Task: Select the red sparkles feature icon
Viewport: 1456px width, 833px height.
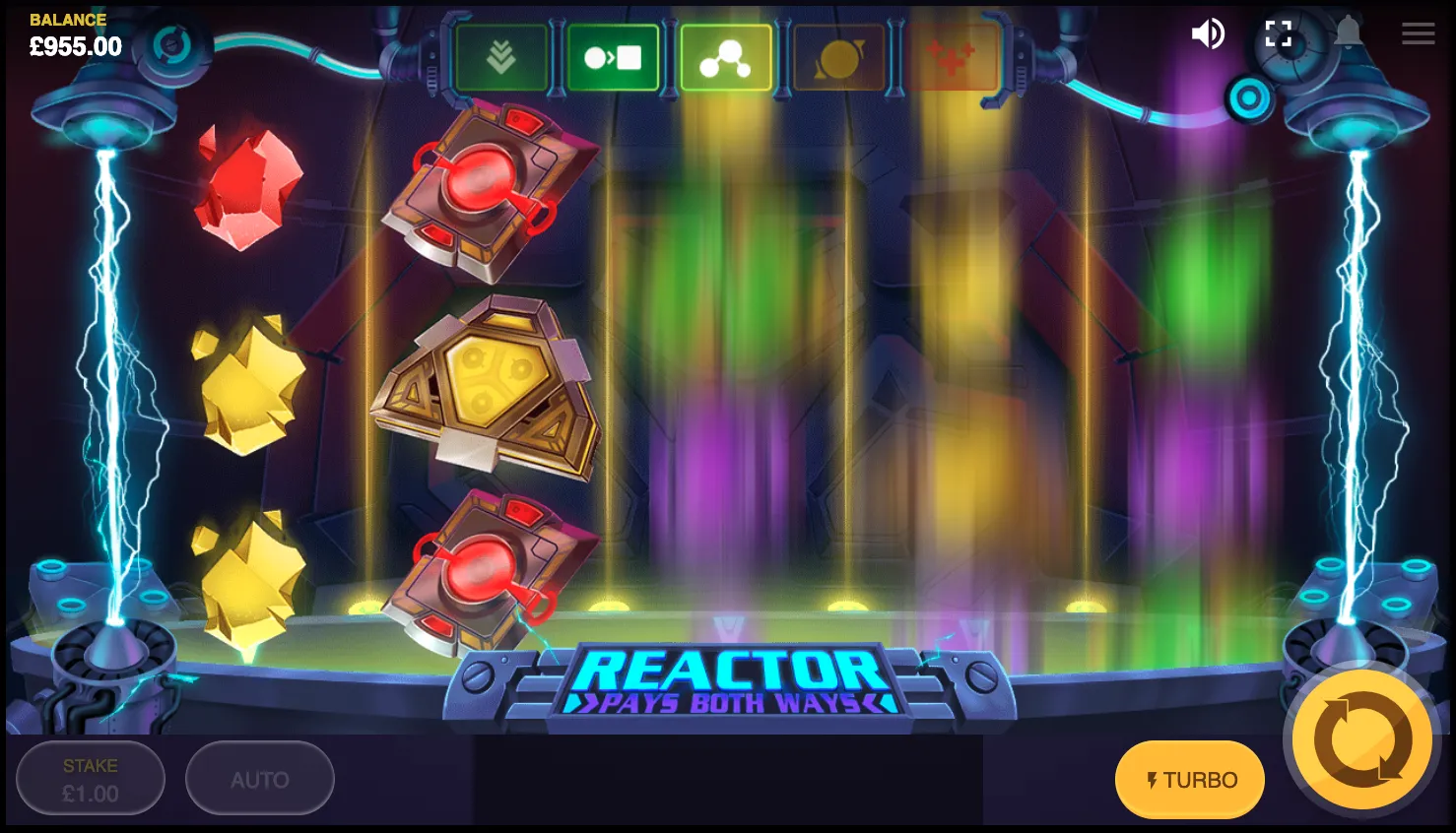Action: click(x=951, y=56)
